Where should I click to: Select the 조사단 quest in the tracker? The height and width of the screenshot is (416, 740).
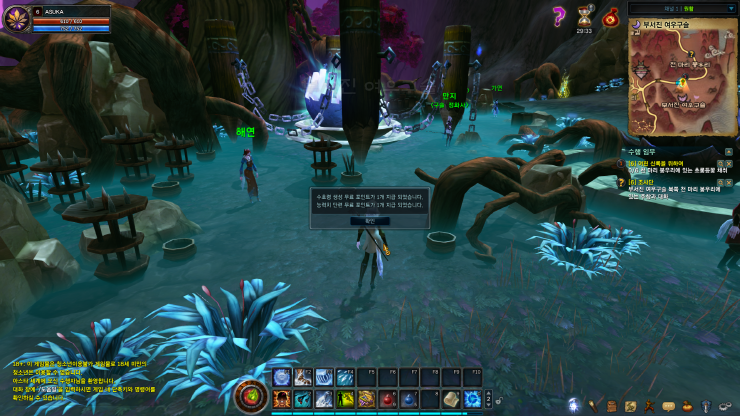coord(683,187)
